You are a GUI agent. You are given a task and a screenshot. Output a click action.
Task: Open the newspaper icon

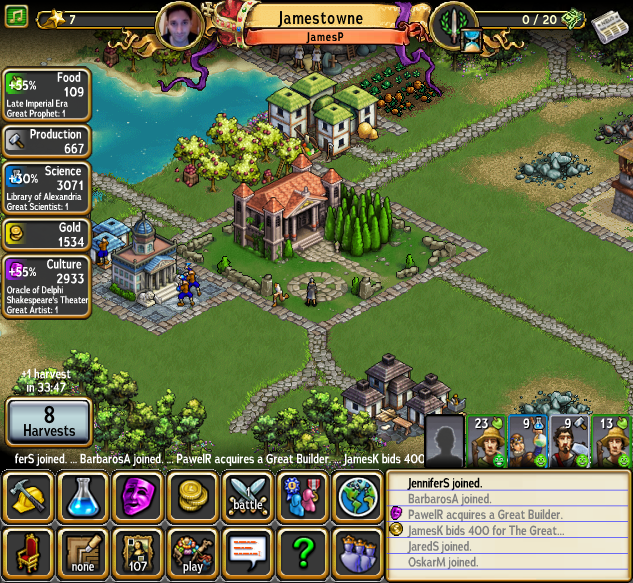[x=608, y=25]
